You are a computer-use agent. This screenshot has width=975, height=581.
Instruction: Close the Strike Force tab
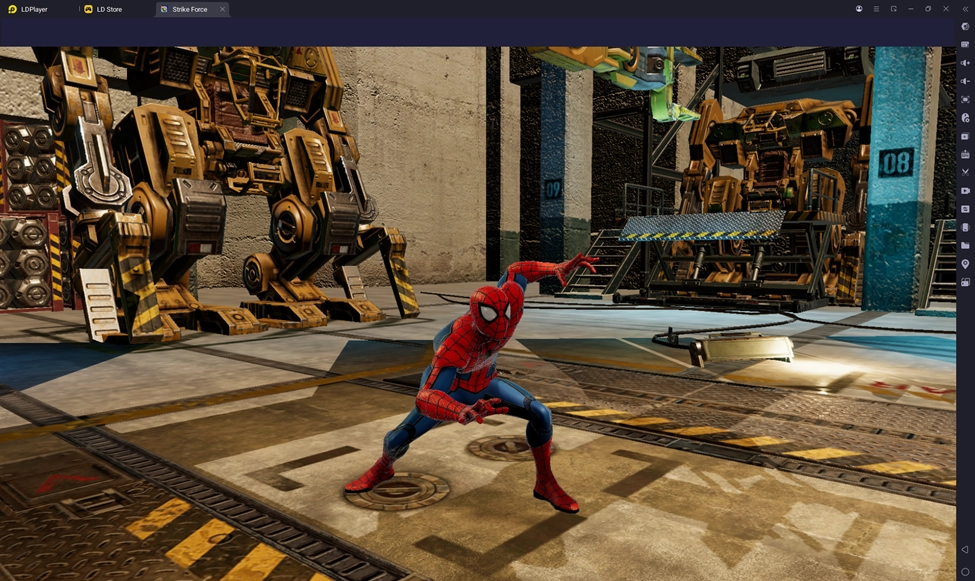[222, 9]
